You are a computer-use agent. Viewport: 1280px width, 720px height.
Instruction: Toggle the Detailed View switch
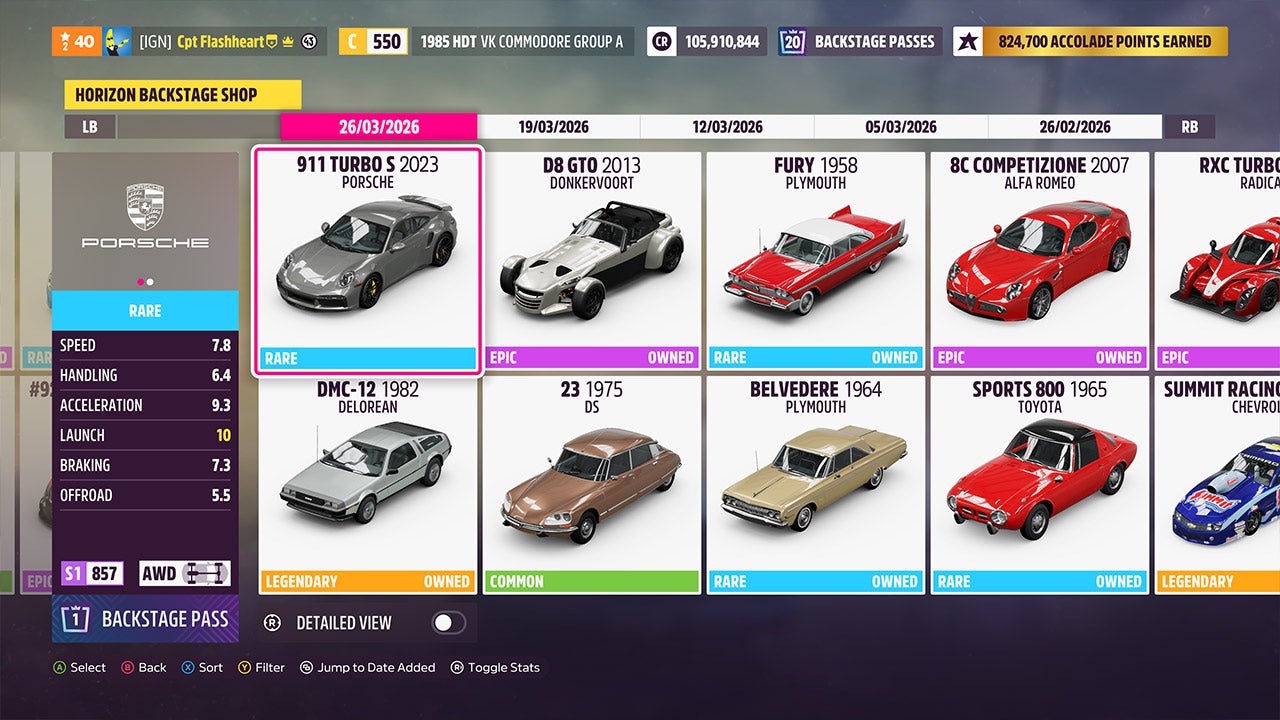pyautogui.click(x=448, y=623)
